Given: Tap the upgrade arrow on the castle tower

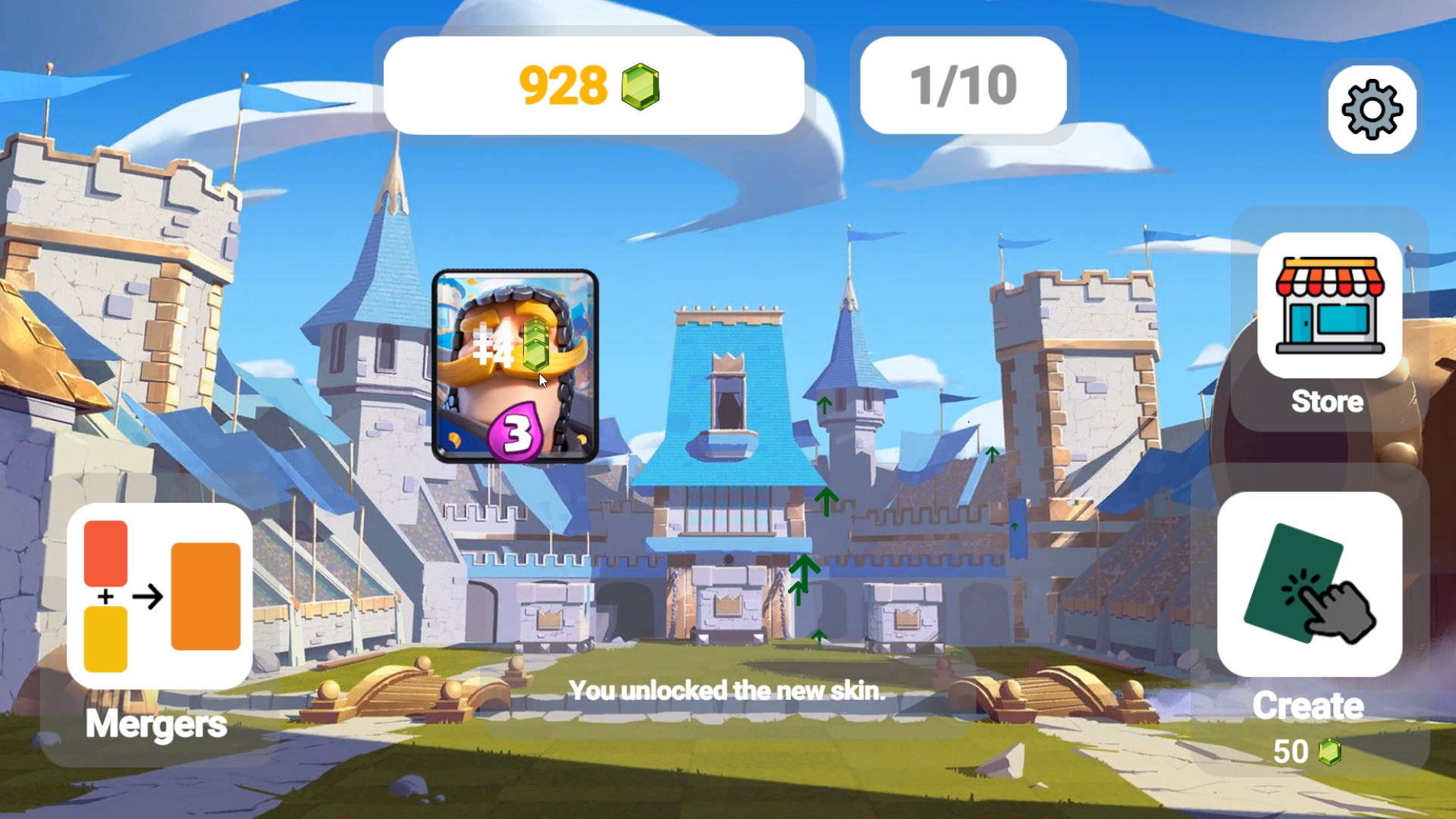Looking at the screenshot, I should click(x=824, y=404).
